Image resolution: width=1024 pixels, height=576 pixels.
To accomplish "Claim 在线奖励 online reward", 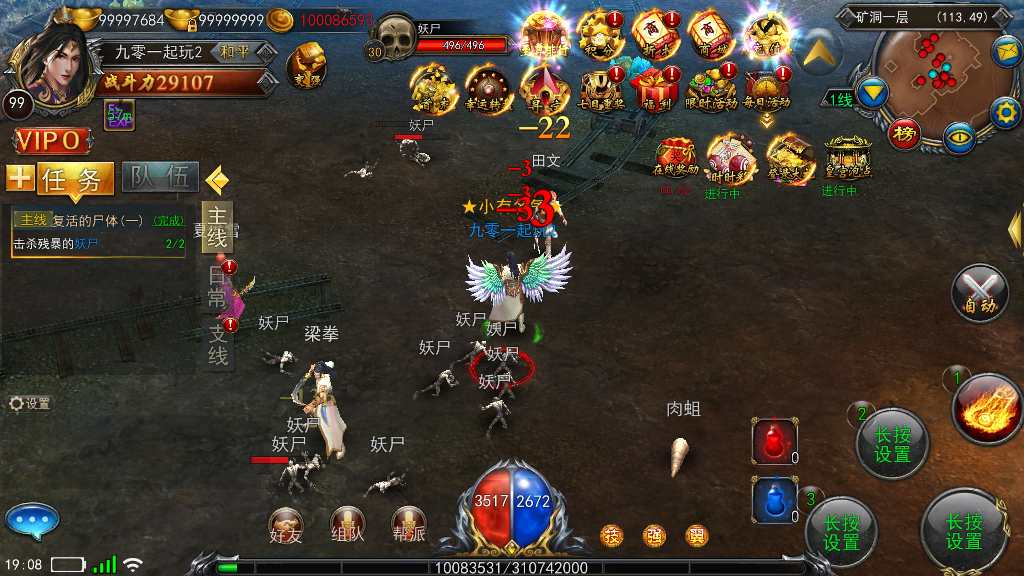I will point(676,158).
